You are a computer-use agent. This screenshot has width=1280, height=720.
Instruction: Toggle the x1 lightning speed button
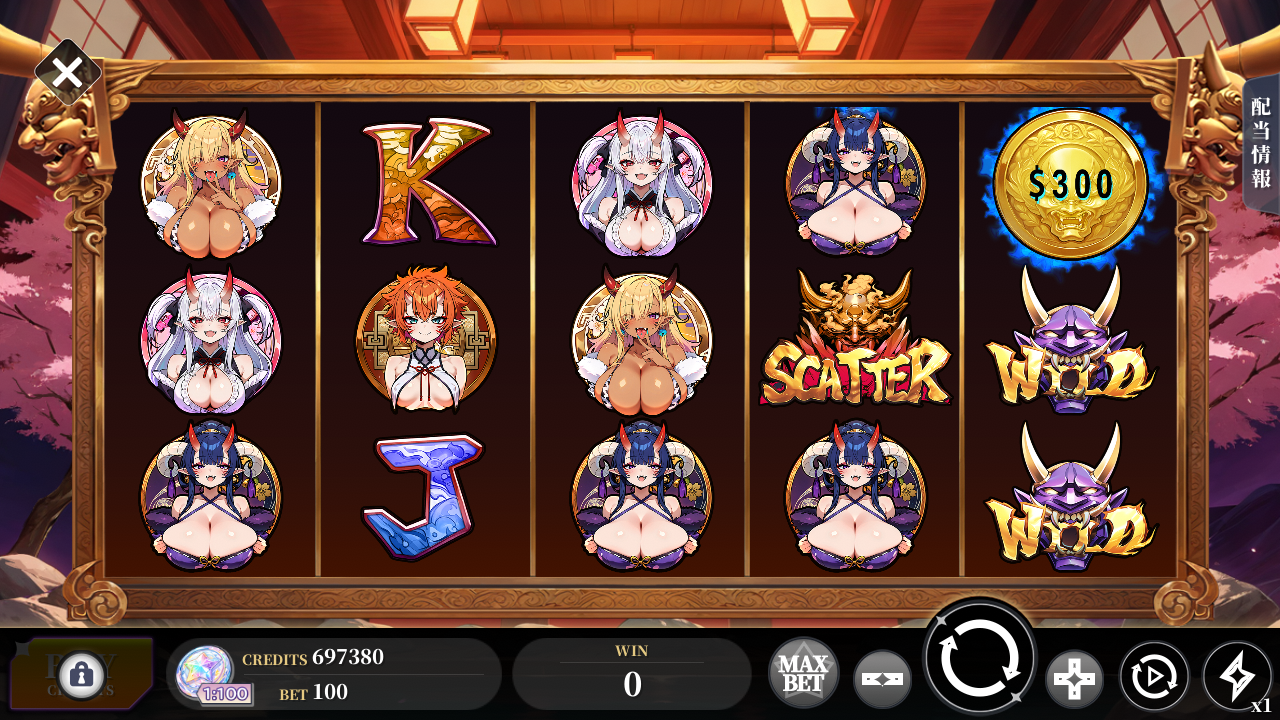pyautogui.click(x=1237, y=676)
